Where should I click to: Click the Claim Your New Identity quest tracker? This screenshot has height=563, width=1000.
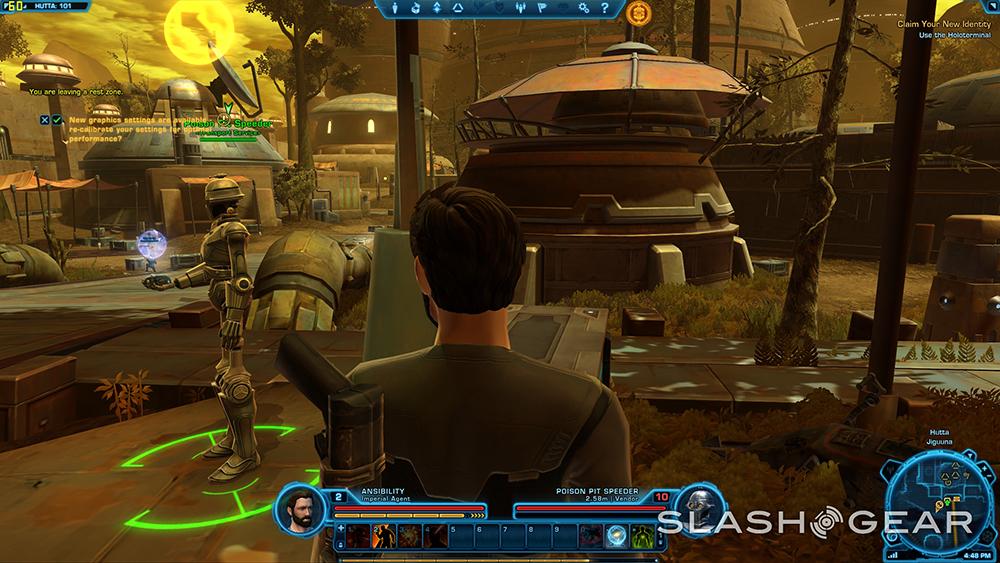[x=945, y=23]
